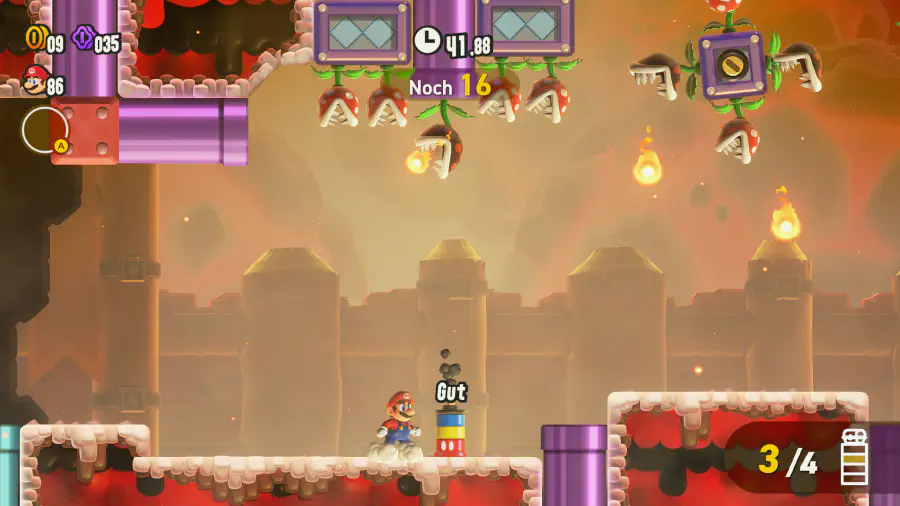Click the Mario head lives icon
Viewport: 900px width, 506px height.
pos(34,82)
